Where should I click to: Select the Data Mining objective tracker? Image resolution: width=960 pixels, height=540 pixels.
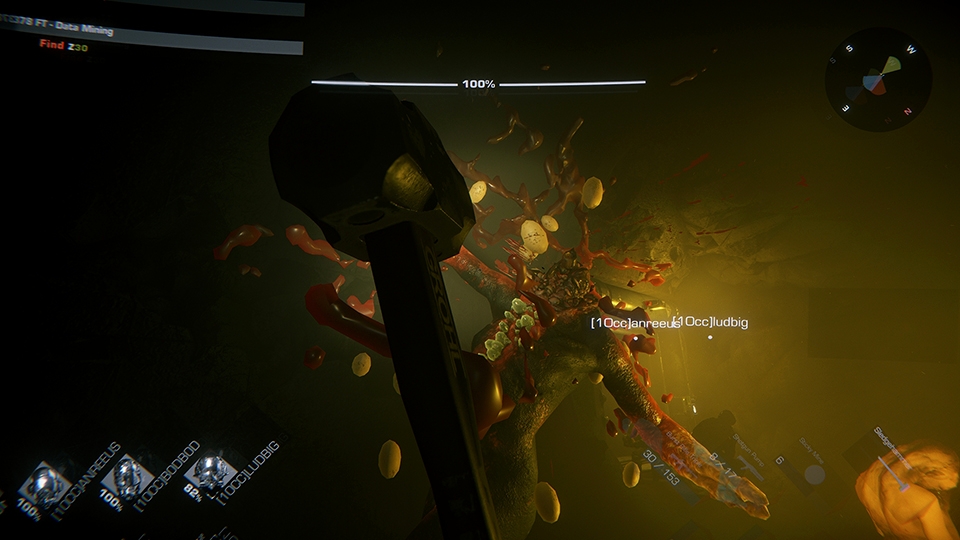[150, 30]
